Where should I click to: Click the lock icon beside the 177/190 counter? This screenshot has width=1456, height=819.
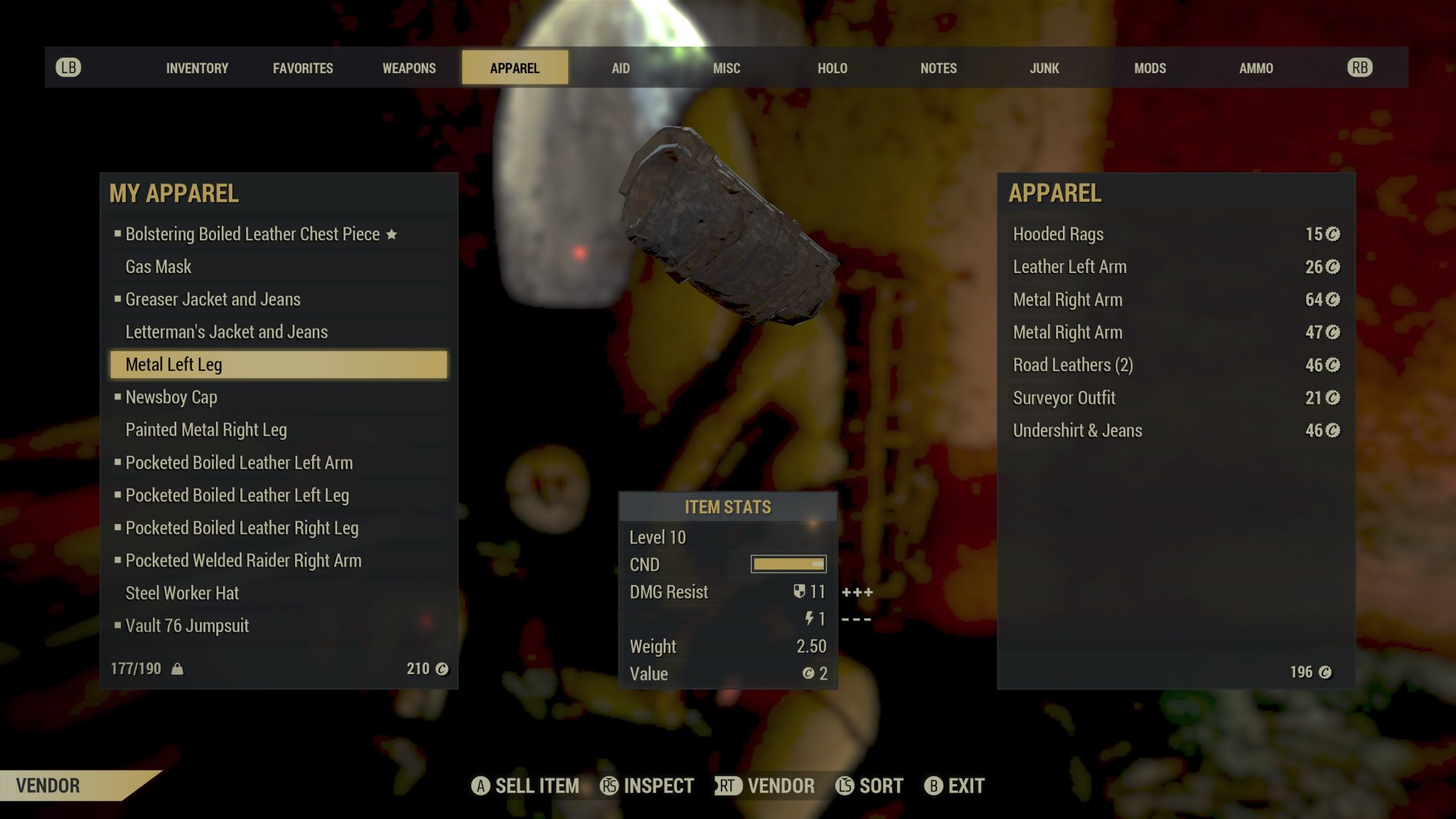click(178, 669)
